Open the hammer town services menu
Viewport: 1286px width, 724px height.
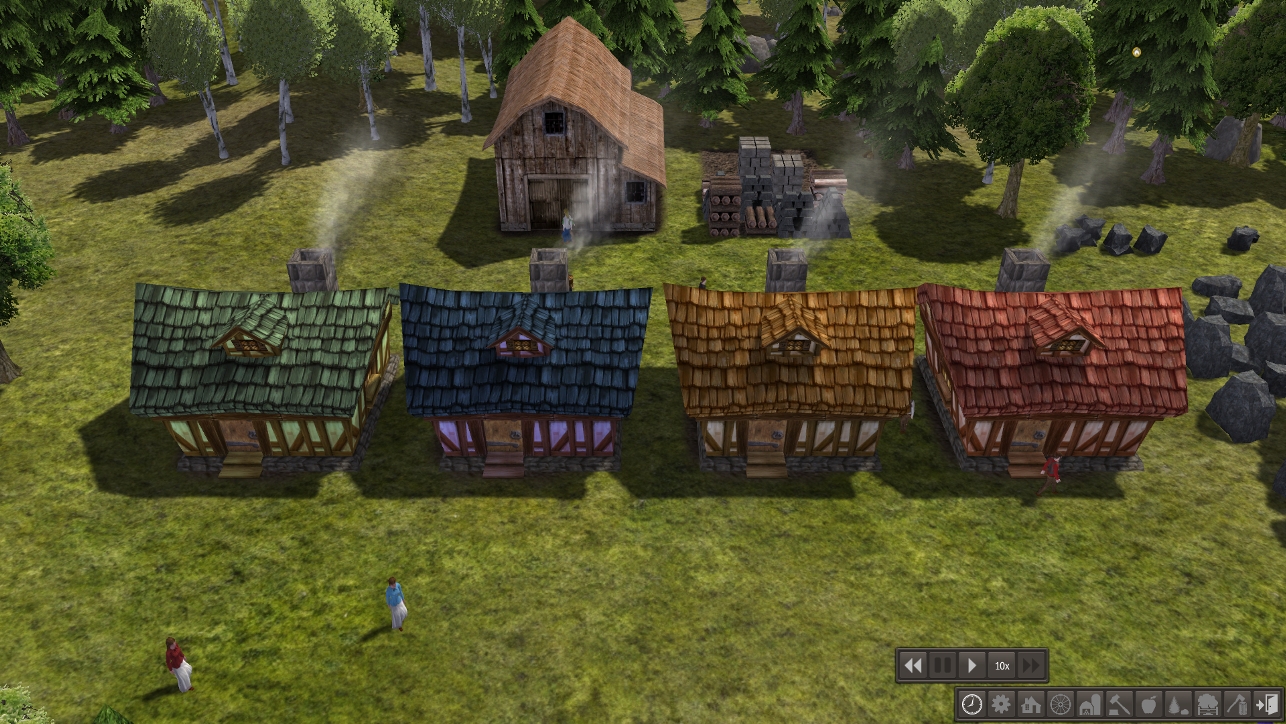pyautogui.click(x=1119, y=704)
